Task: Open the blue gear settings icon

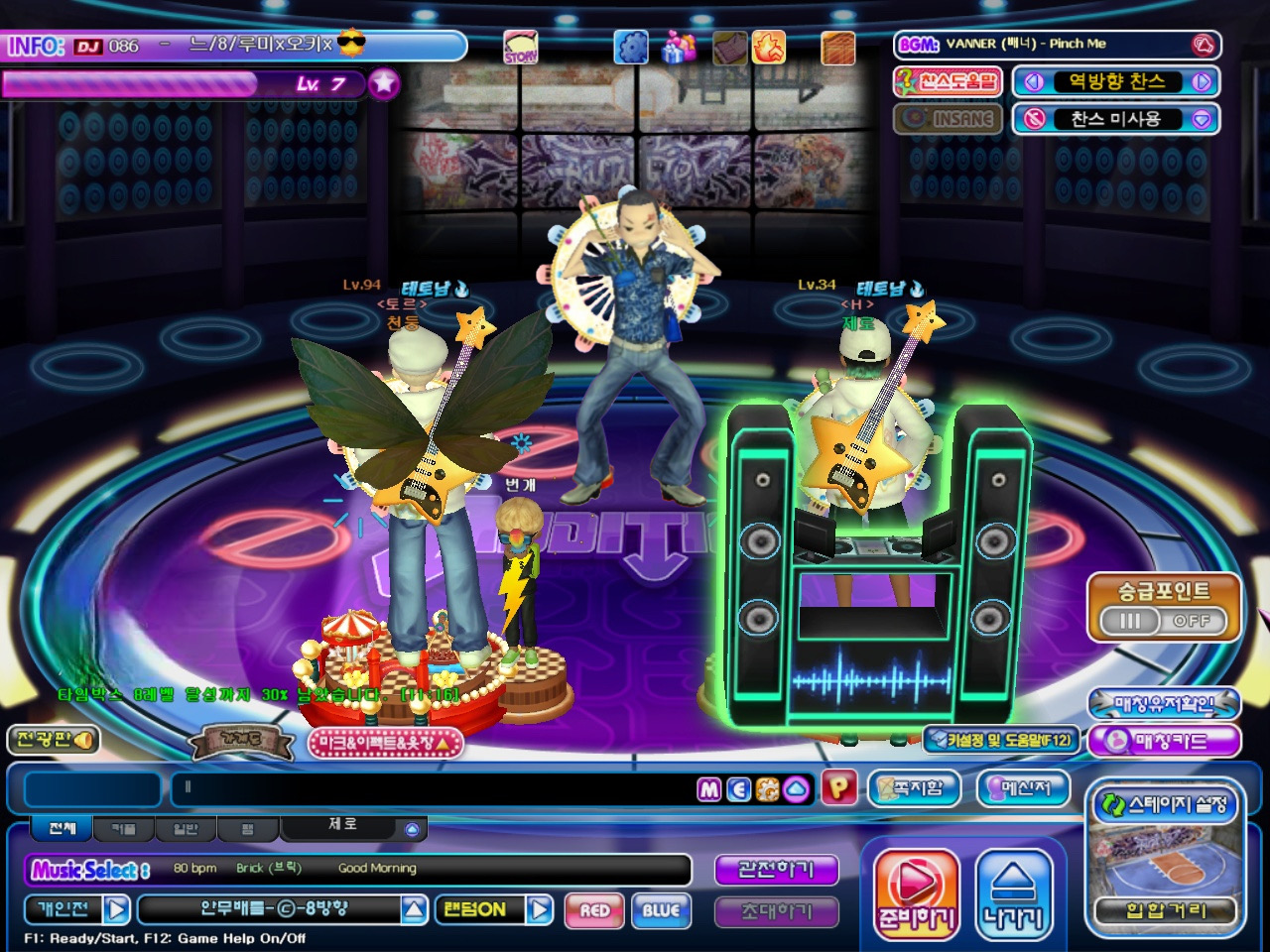Action: coord(630,47)
